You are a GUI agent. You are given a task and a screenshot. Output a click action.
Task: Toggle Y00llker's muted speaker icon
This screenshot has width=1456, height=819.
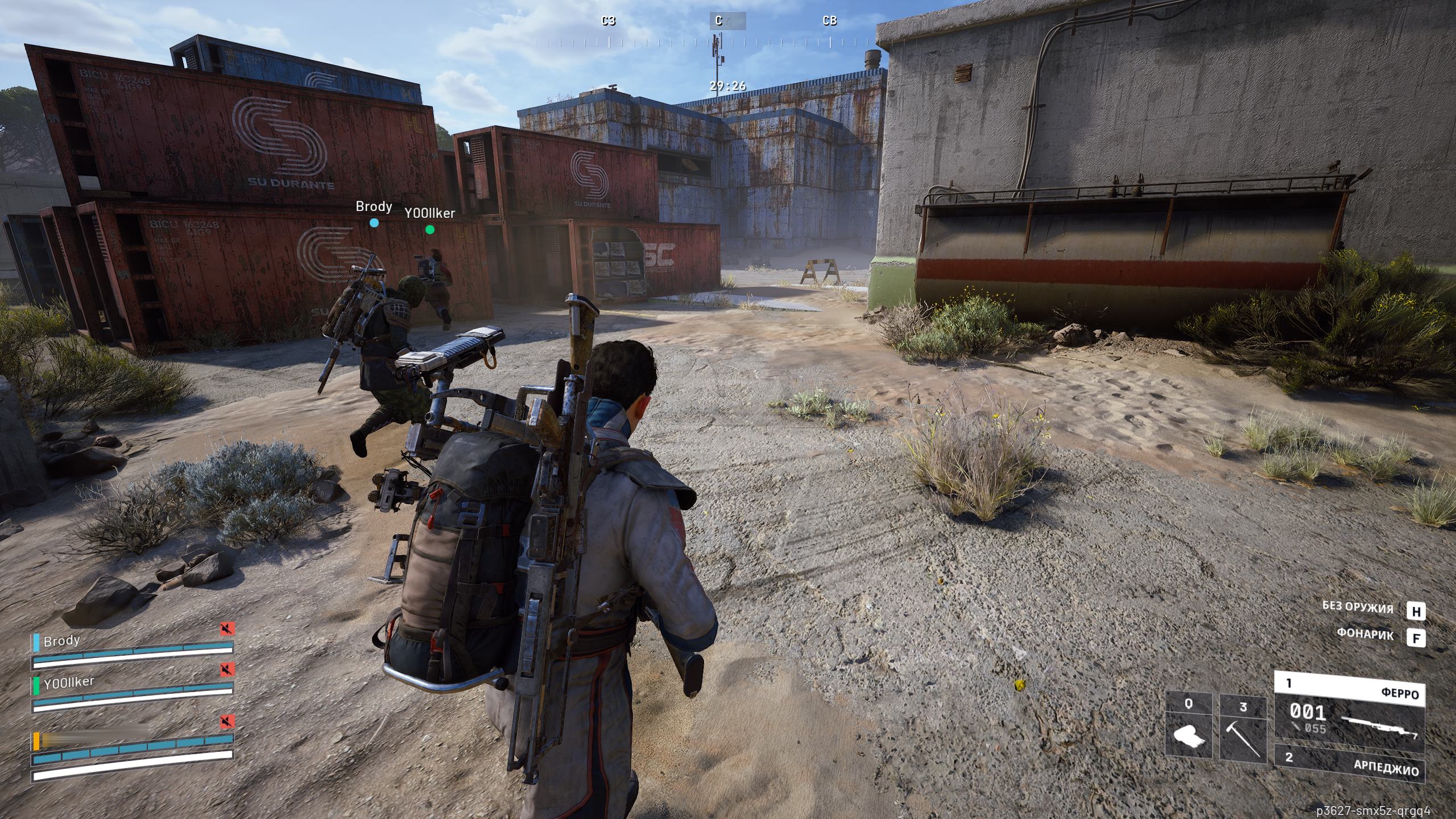227,669
